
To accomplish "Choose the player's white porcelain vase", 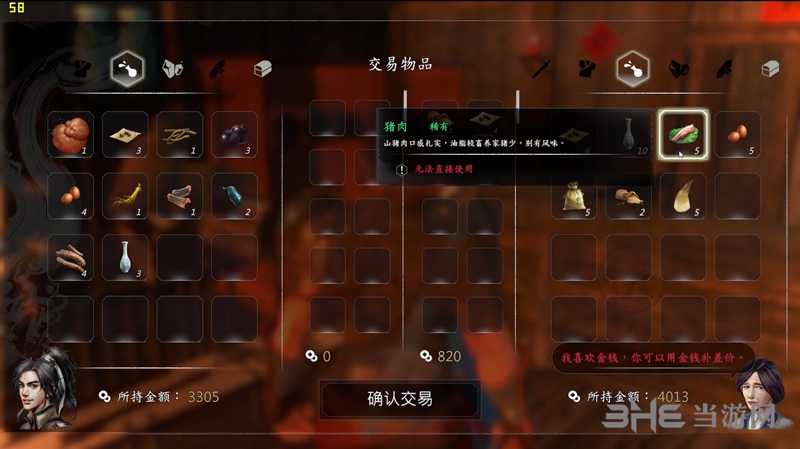I will click(x=125, y=257).
